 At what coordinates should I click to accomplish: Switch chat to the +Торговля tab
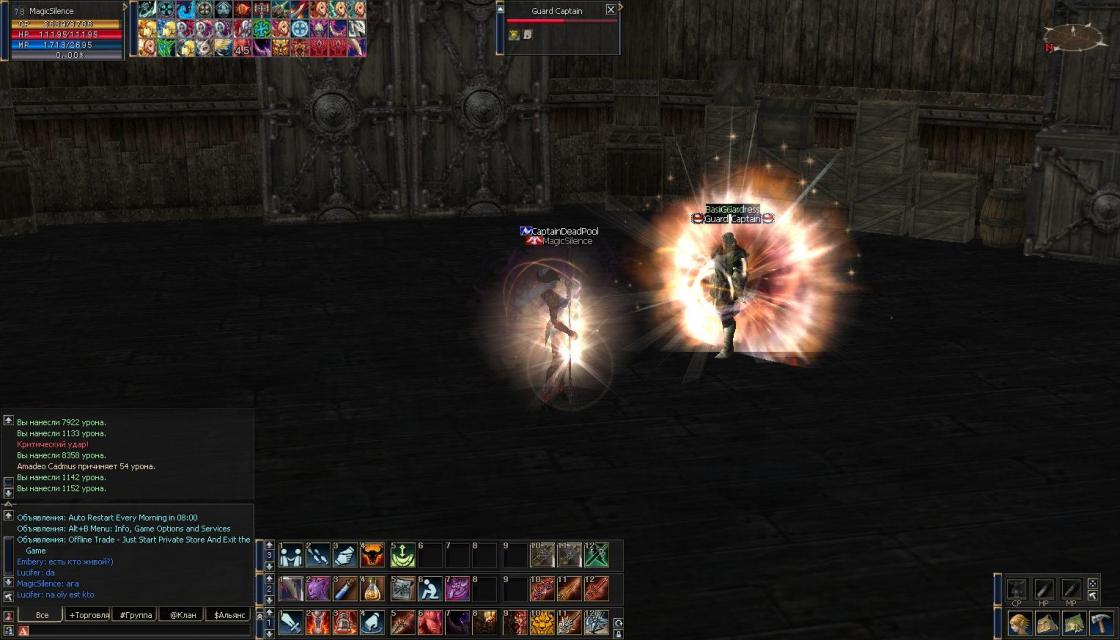(88, 615)
